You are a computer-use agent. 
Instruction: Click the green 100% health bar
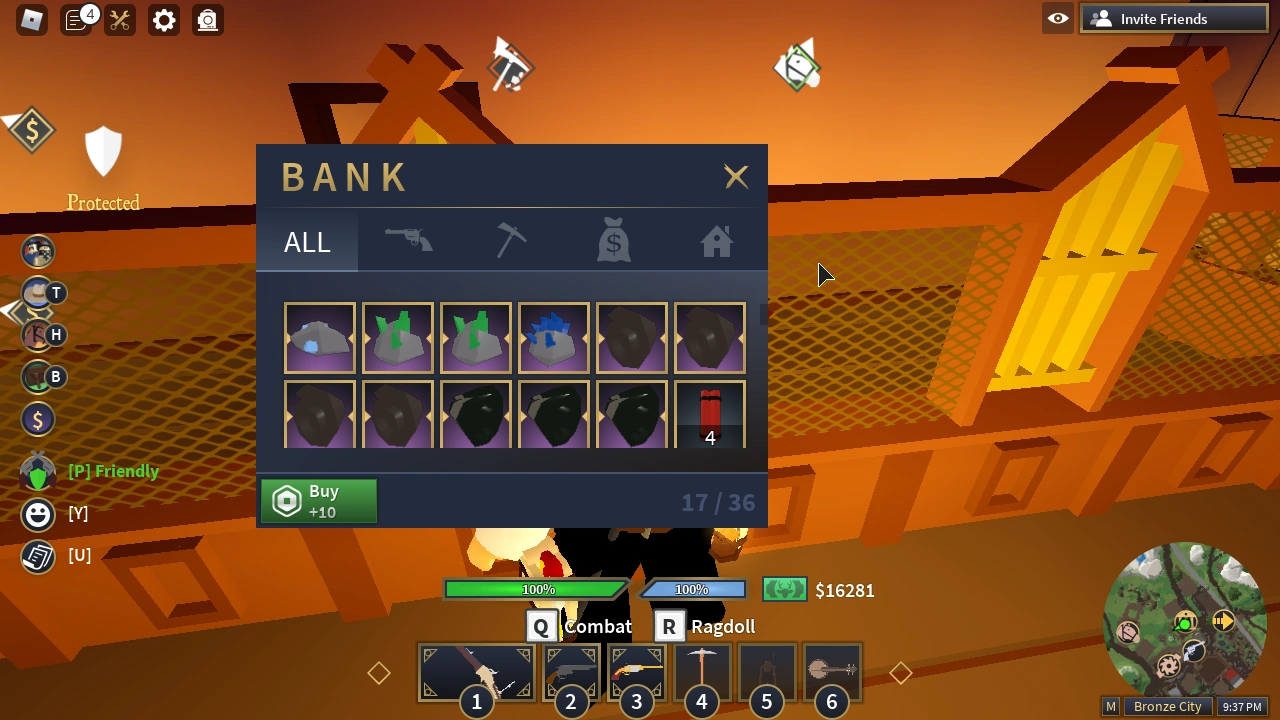(537, 589)
